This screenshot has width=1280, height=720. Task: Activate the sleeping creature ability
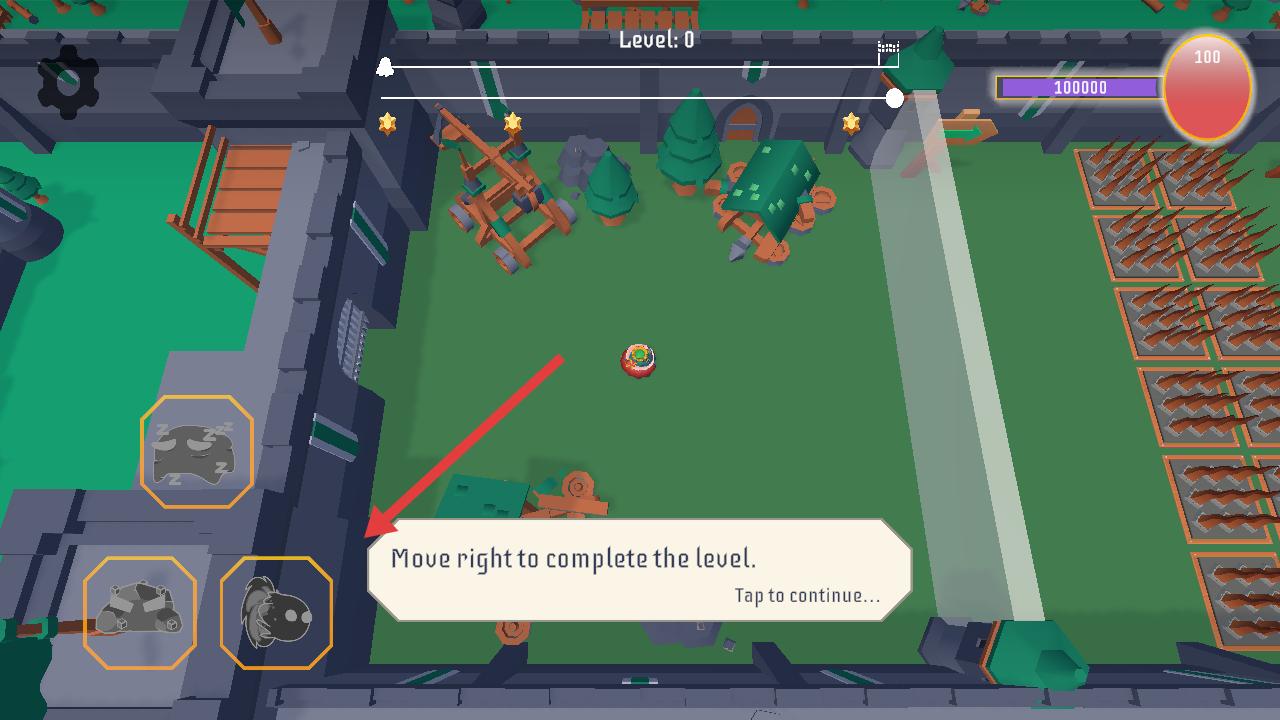(x=196, y=452)
